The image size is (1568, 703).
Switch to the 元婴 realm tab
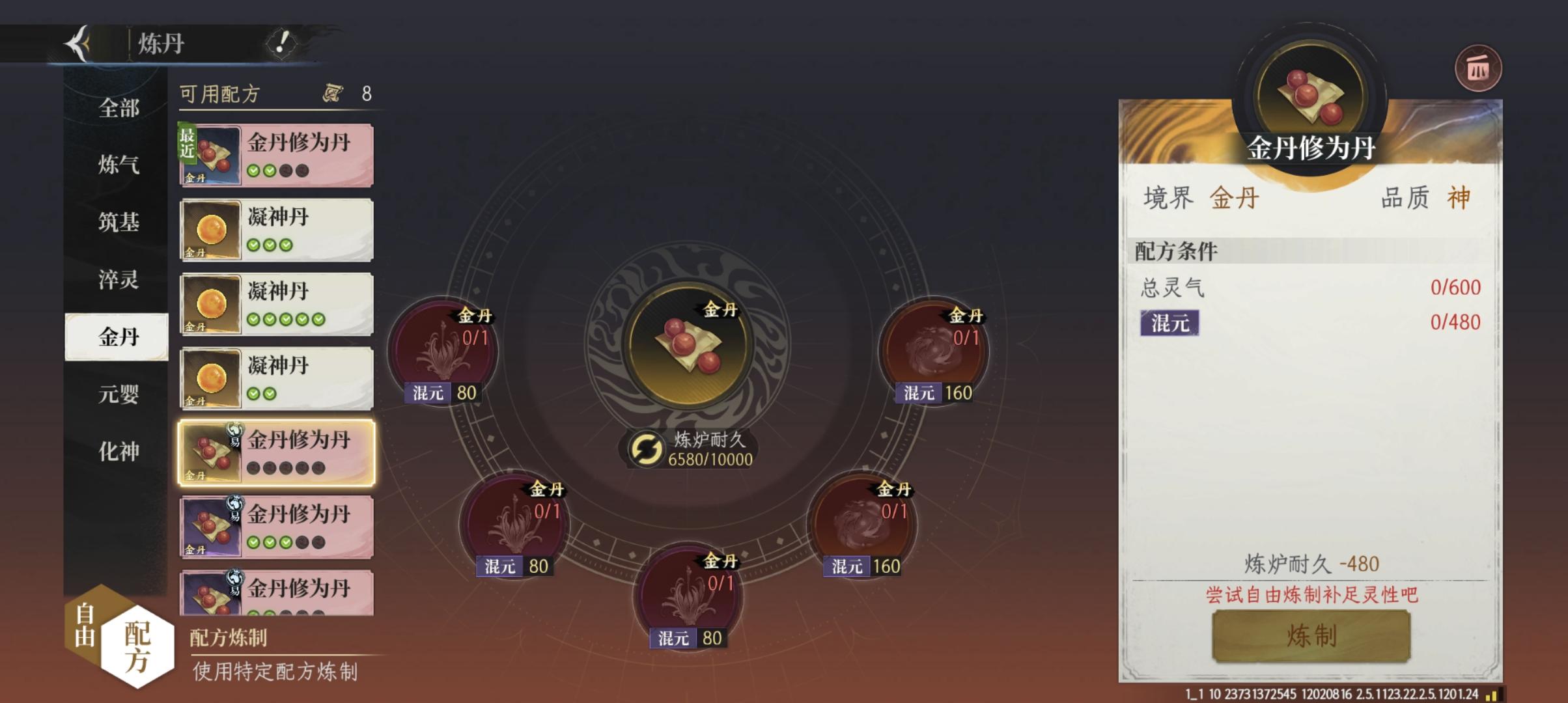coord(119,393)
